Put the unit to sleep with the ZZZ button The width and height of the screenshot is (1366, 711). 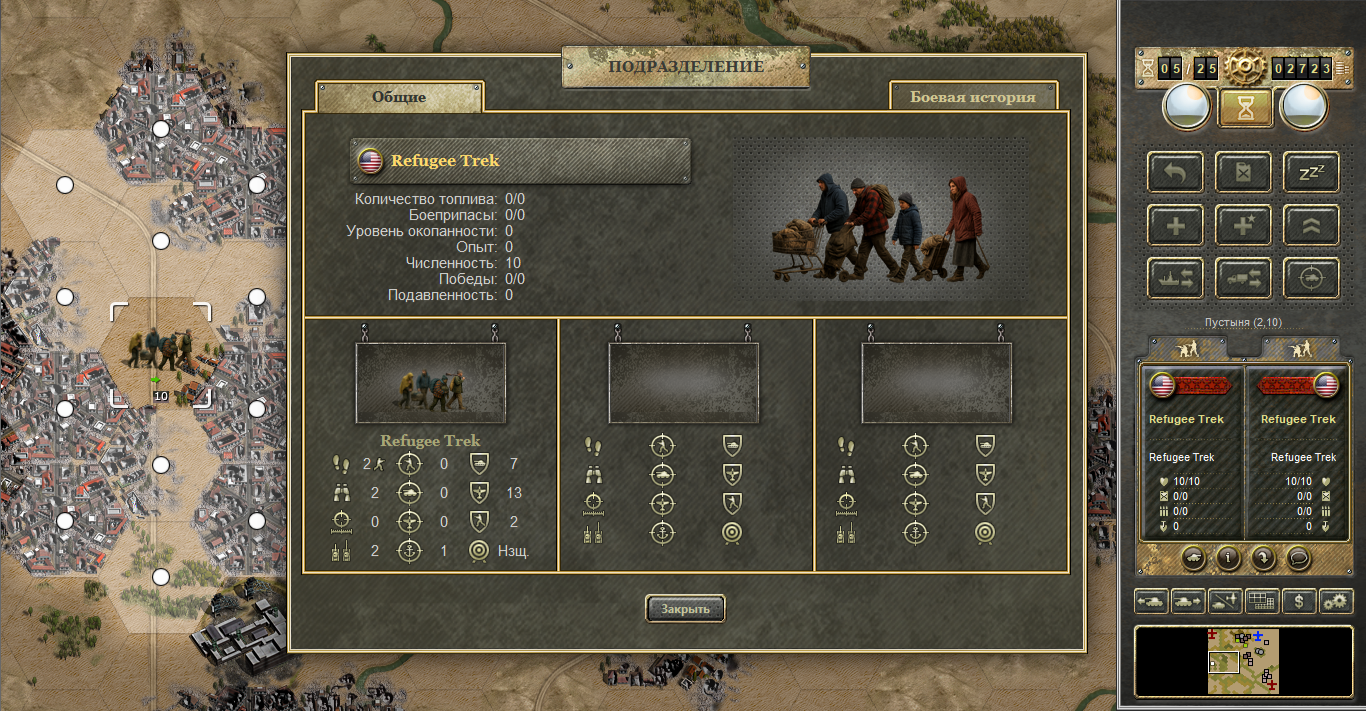(1311, 173)
